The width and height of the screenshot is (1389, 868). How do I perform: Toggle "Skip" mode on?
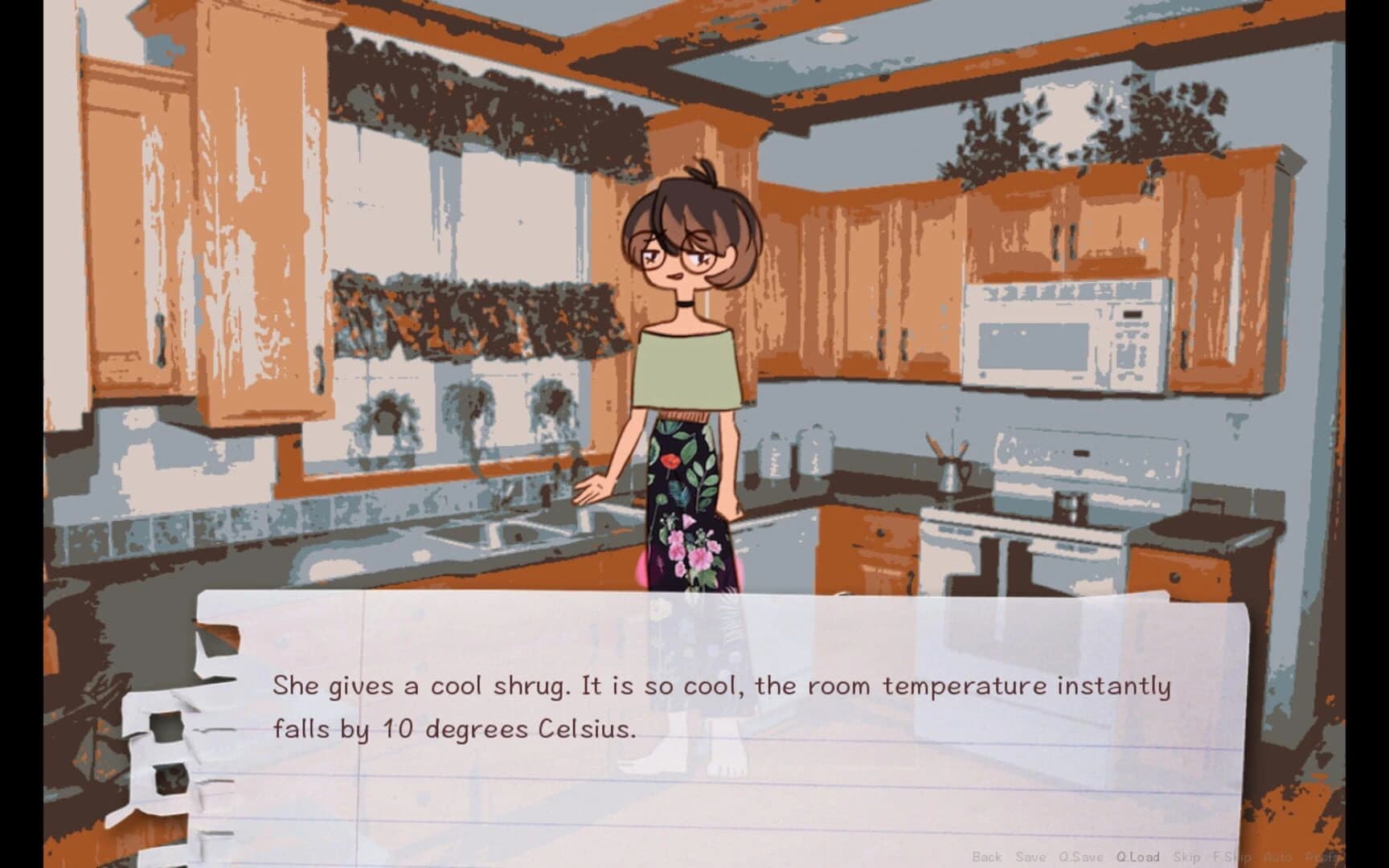1186,856
